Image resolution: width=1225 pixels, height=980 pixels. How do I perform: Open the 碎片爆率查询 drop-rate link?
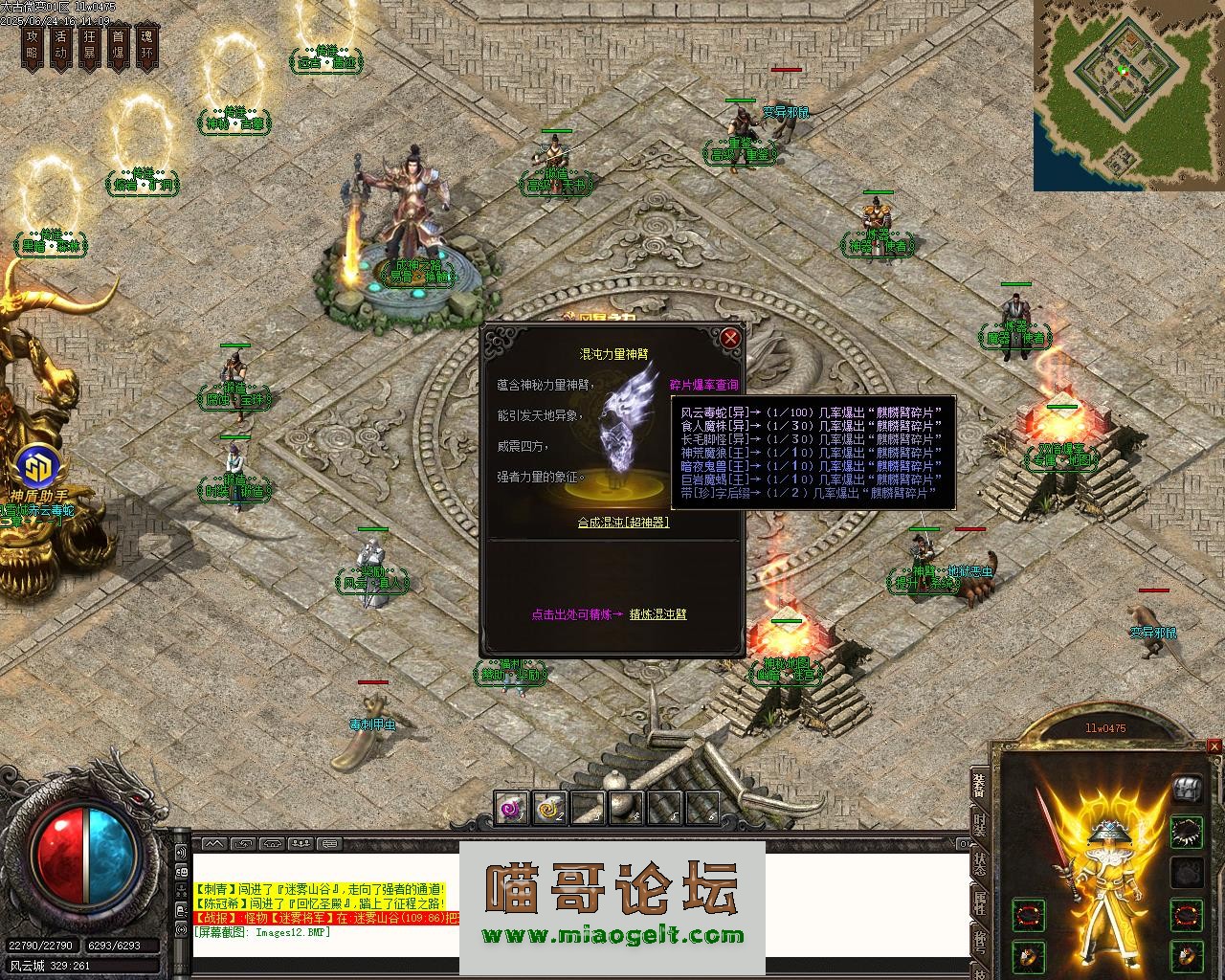point(703,385)
